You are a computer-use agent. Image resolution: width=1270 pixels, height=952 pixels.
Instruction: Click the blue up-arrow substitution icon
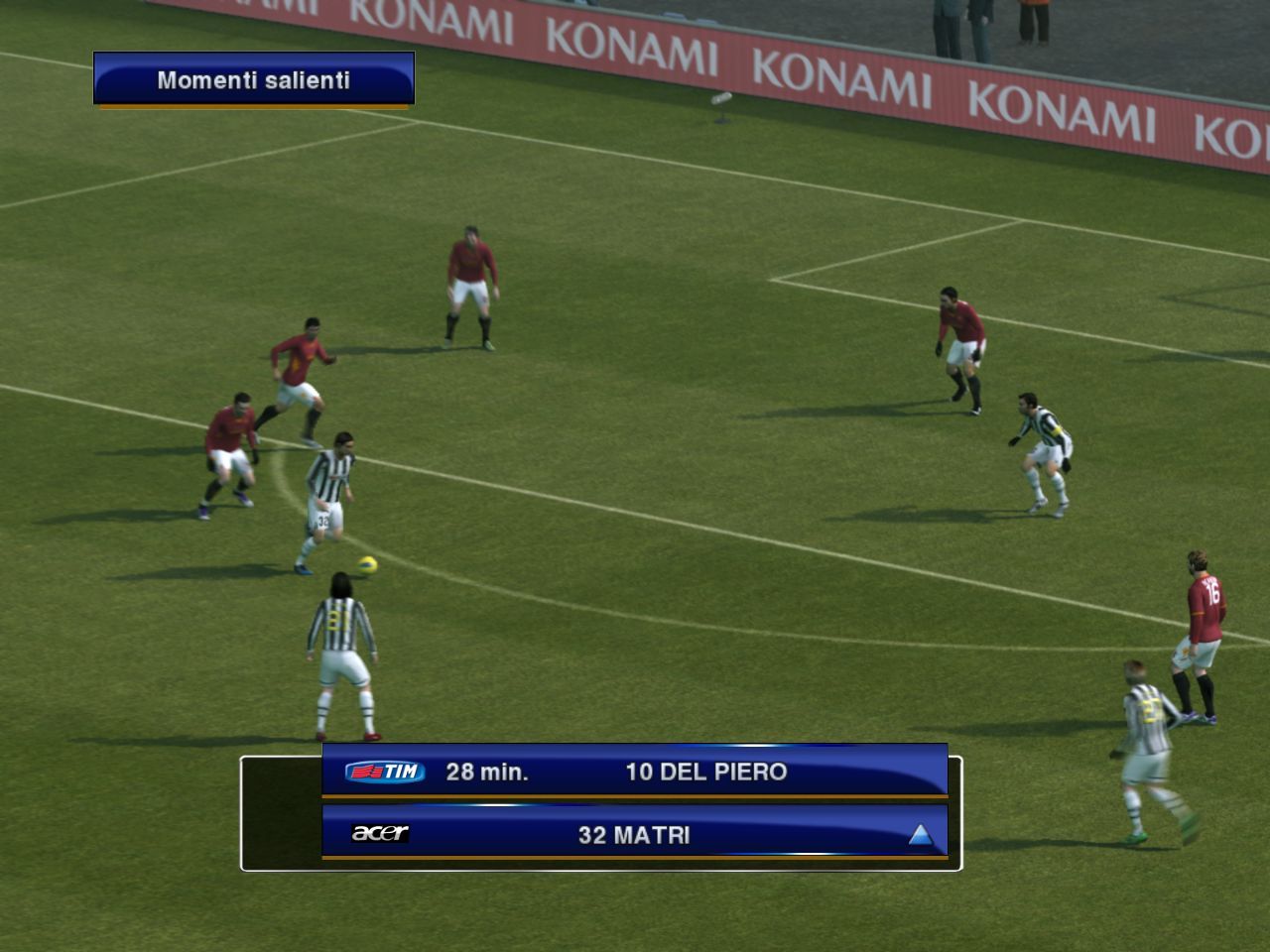click(921, 835)
